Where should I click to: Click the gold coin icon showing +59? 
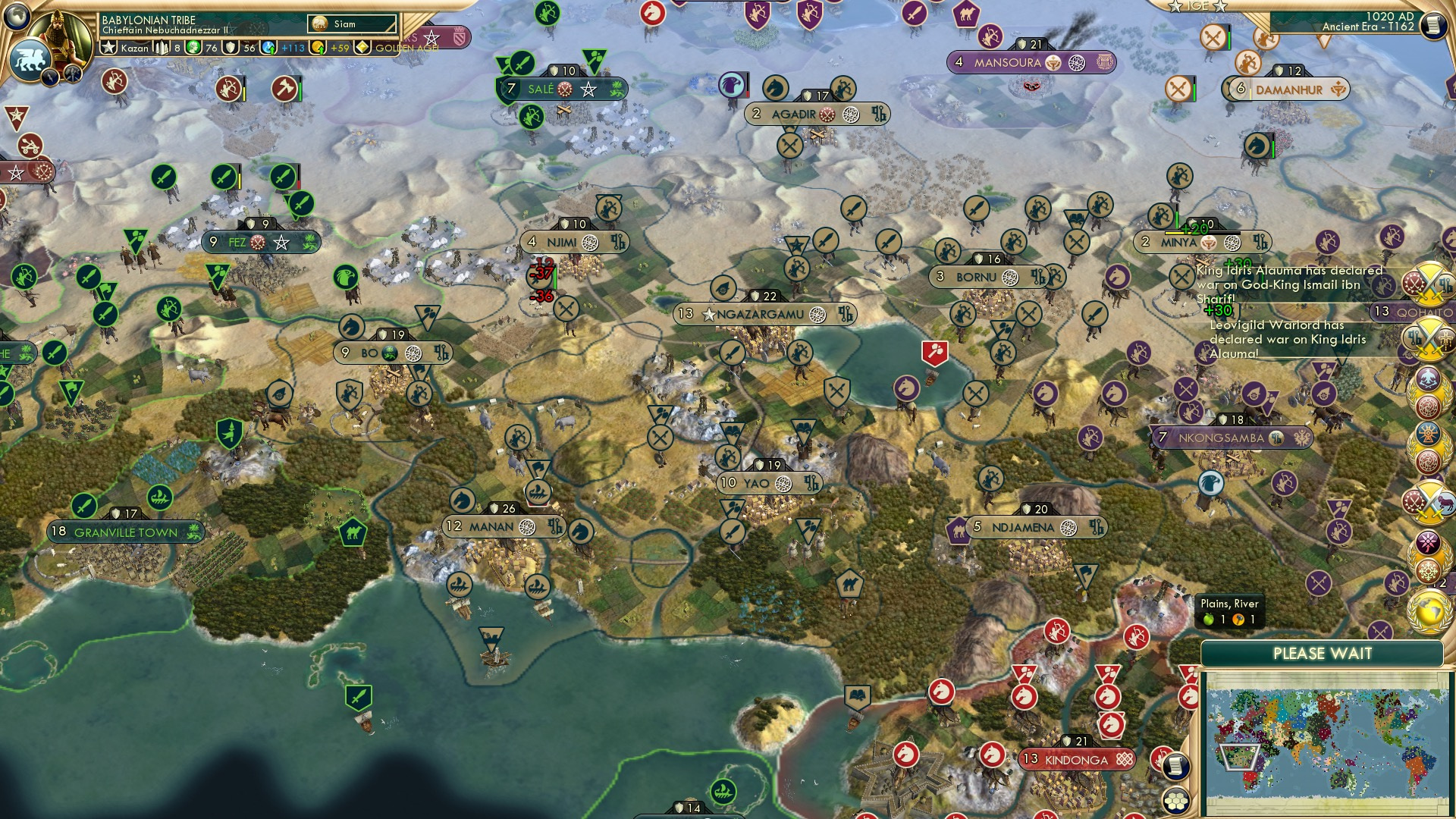pos(317,47)
